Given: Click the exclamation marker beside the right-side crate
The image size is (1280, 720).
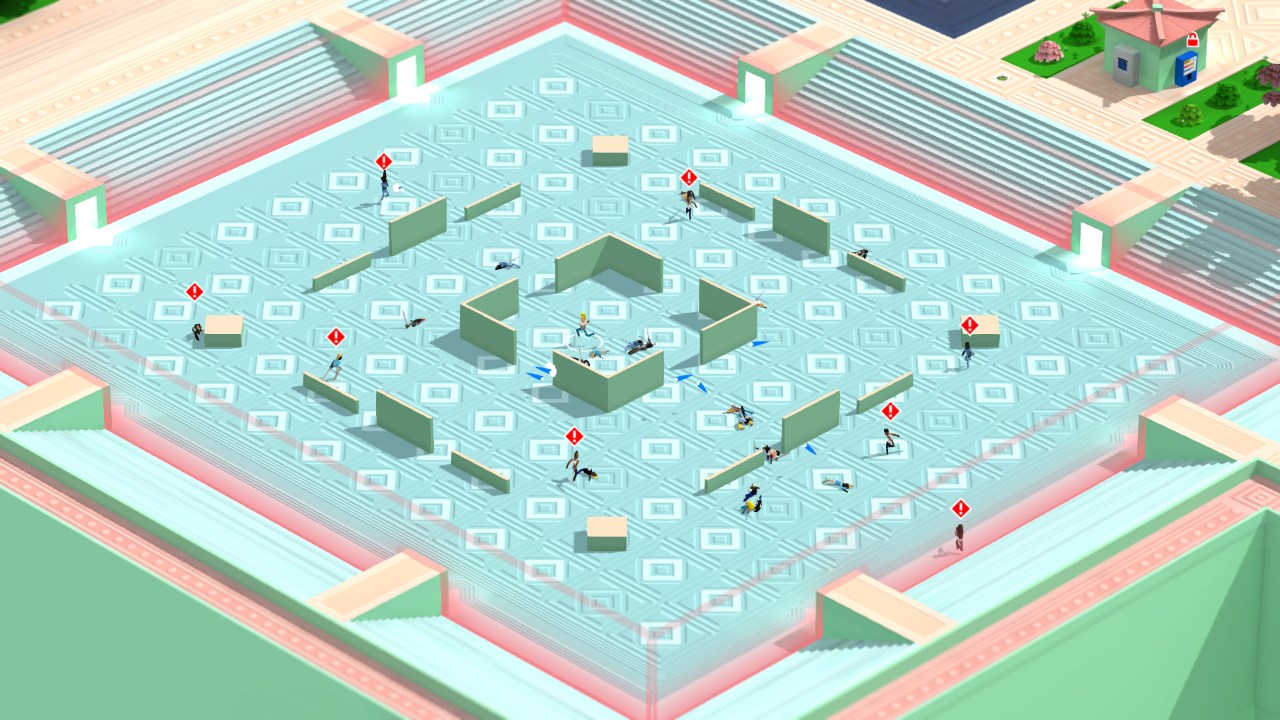Looking at the screenshot, I should (968, 324).
